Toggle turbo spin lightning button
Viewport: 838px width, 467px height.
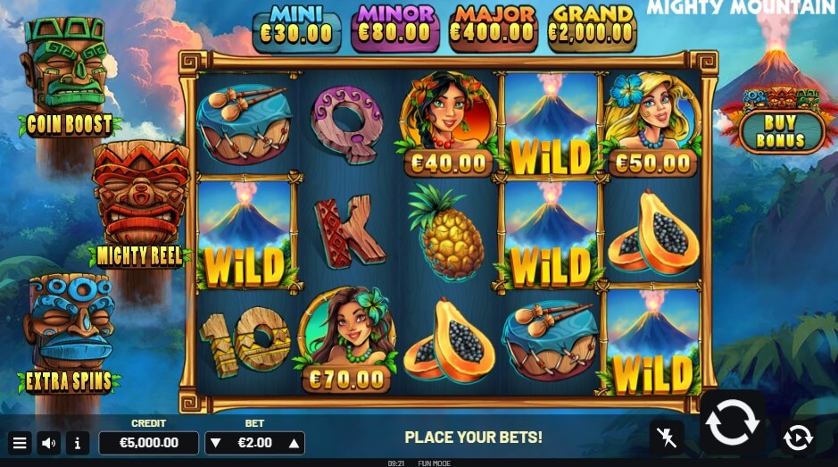coord(664,437)
